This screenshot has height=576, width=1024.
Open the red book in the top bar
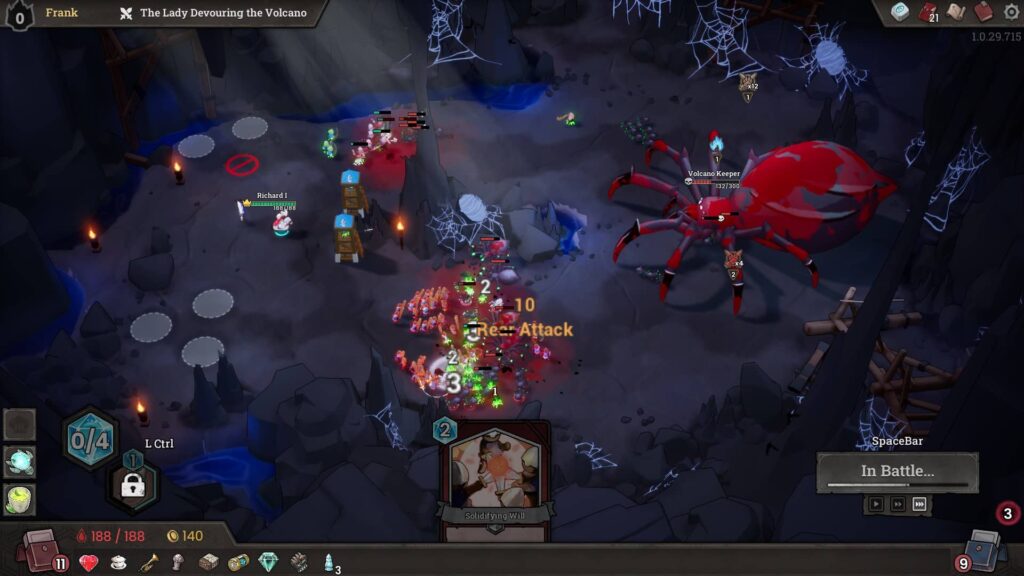point(983,12)
